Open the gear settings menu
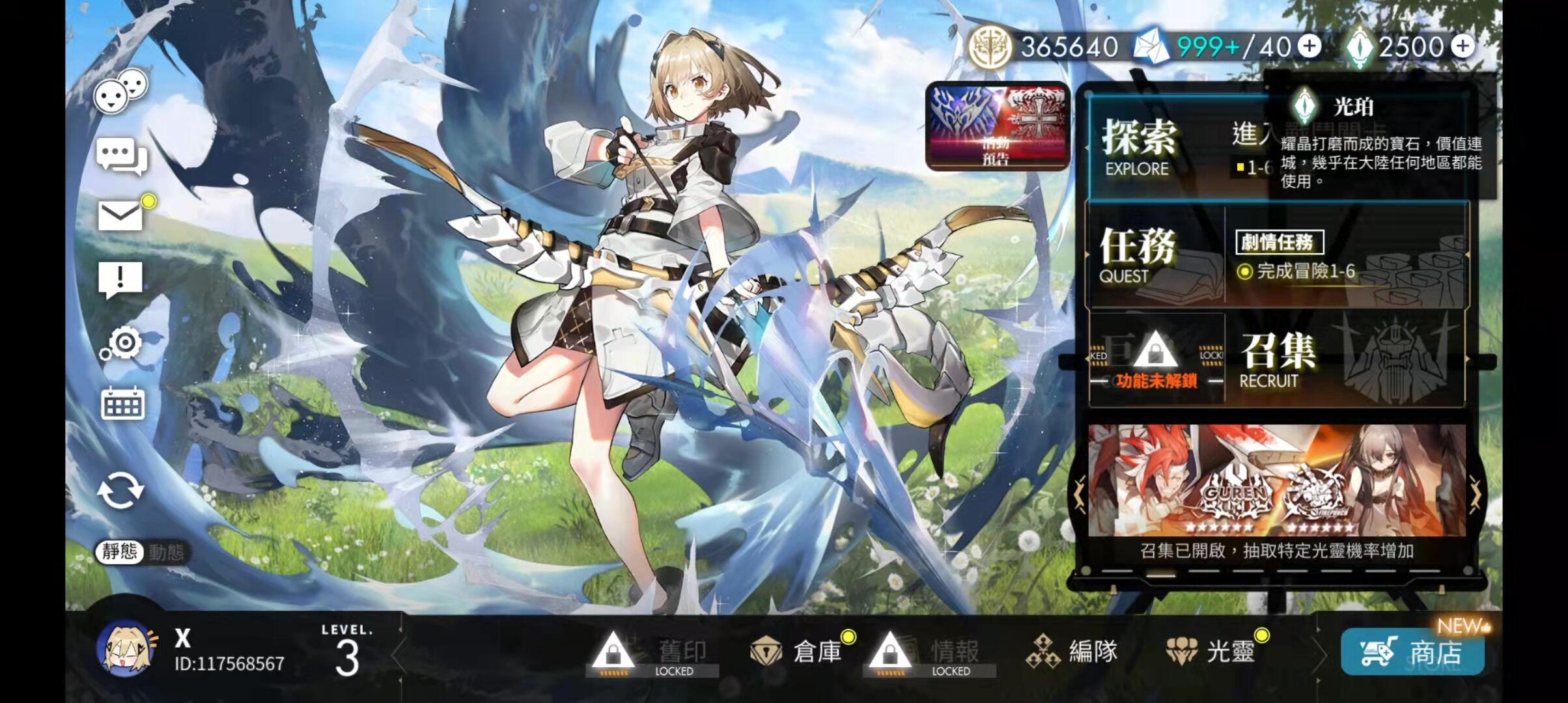The image size is (1568, 703). coord(122,344)
